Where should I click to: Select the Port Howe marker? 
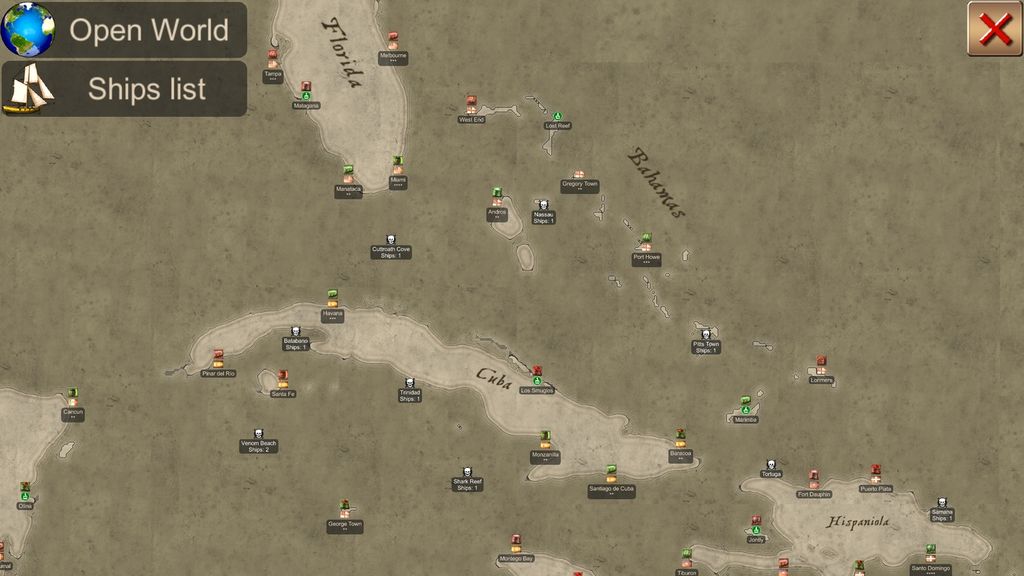(646, 243)
